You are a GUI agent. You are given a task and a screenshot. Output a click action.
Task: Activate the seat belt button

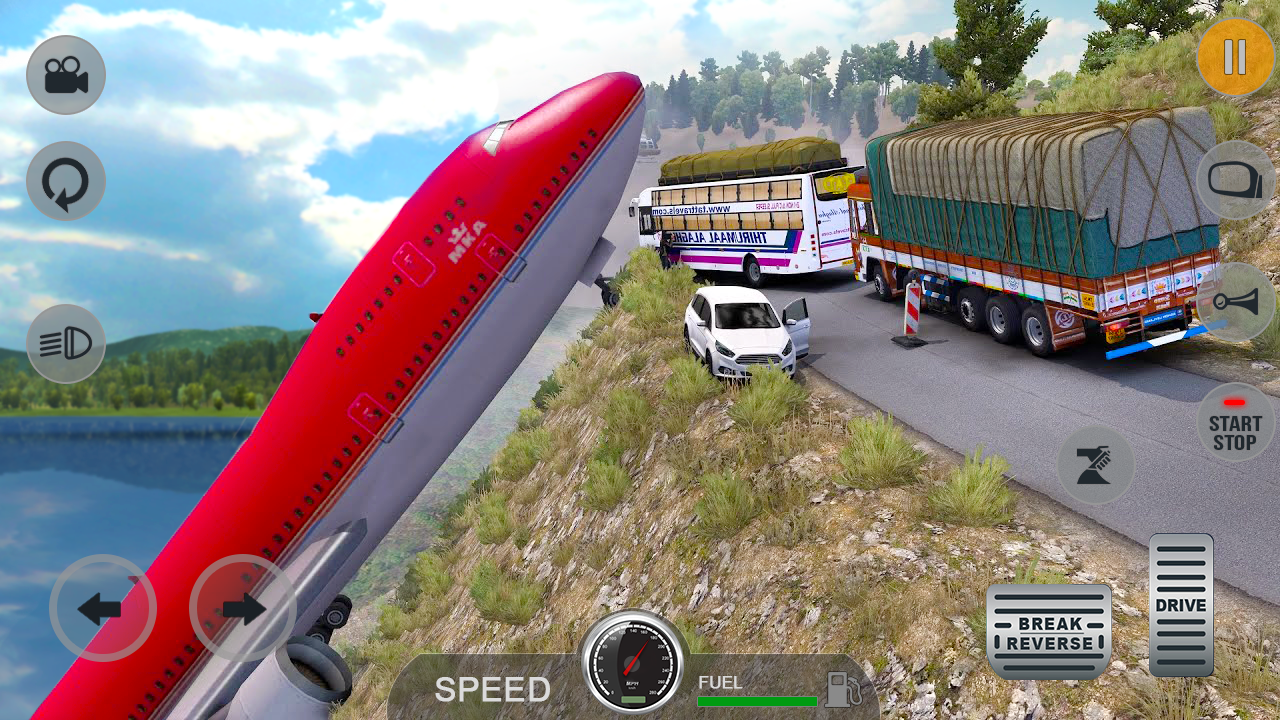pyautogui.click(x=1096, y=465)
